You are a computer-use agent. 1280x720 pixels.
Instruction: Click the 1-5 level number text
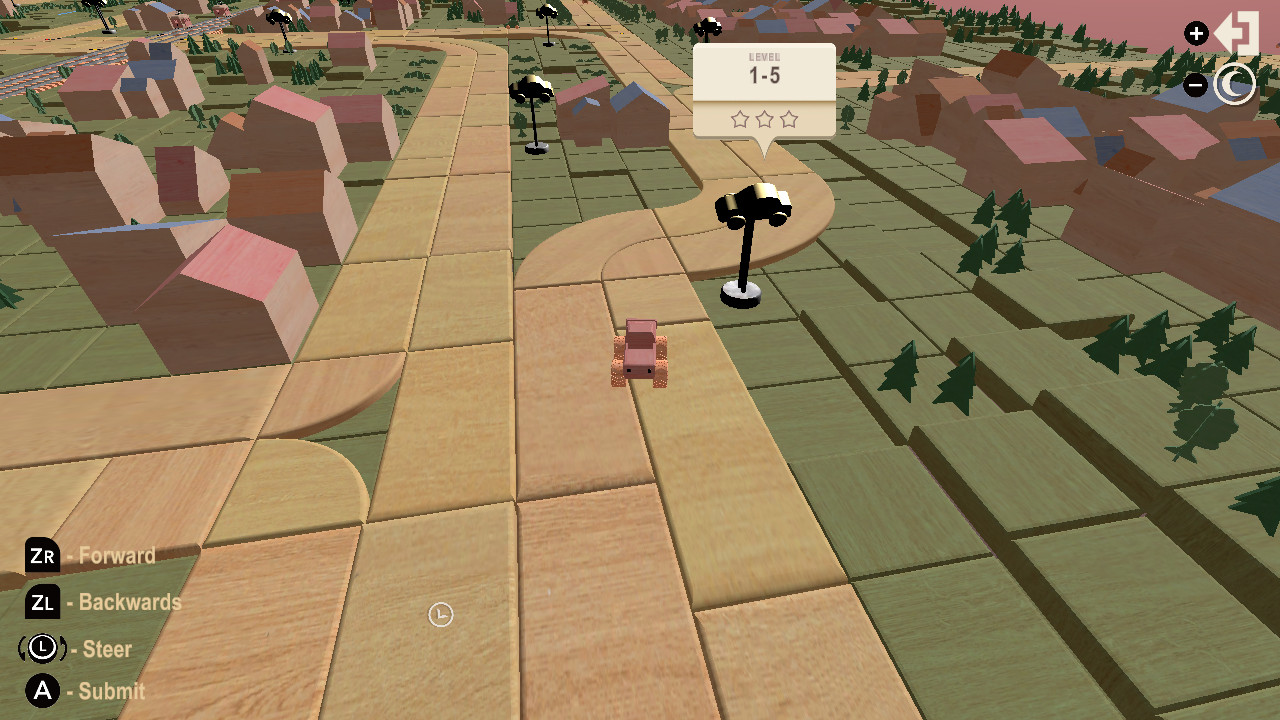pos(764,74)
